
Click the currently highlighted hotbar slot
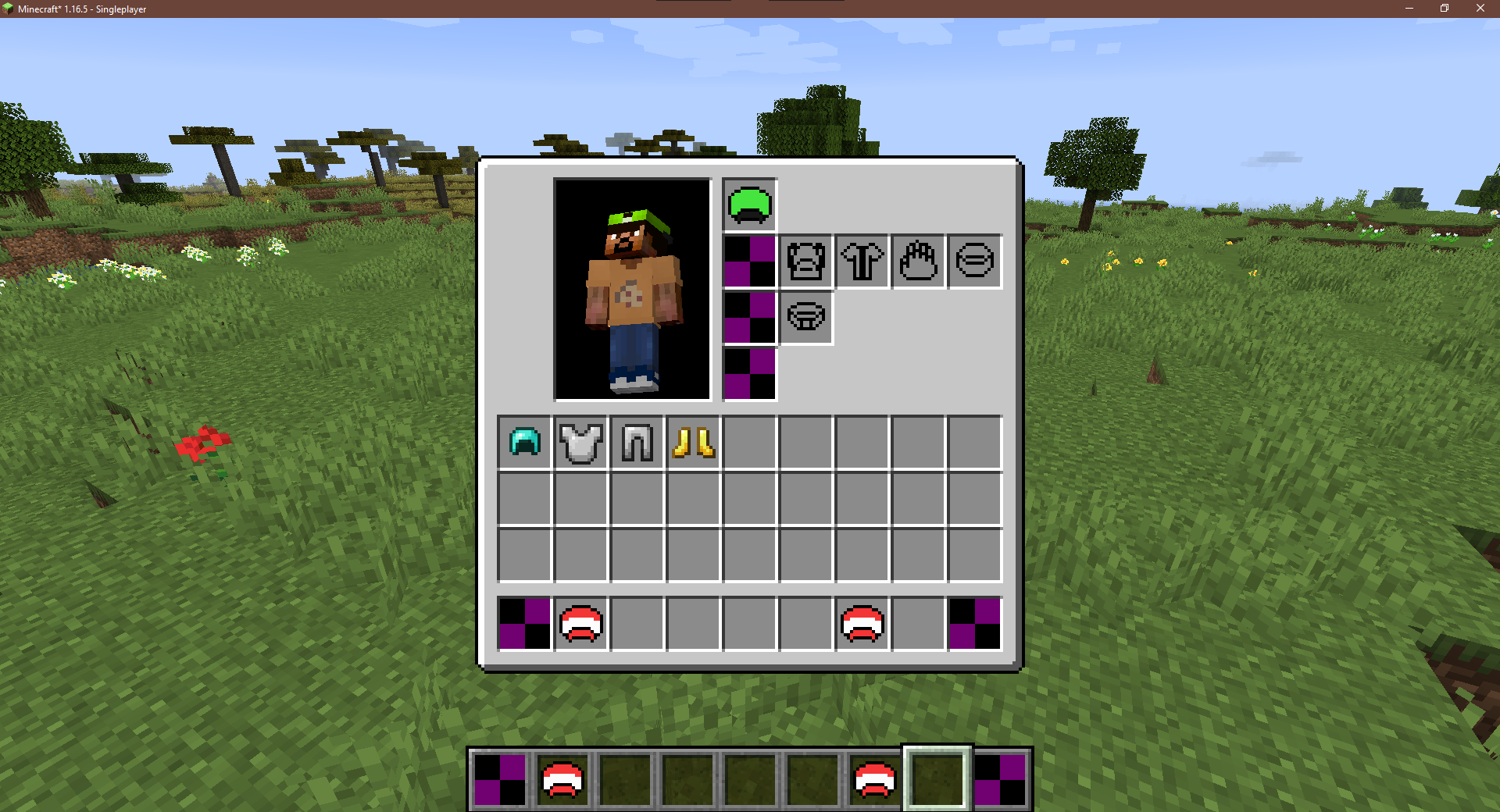click(x=937, y=778)
